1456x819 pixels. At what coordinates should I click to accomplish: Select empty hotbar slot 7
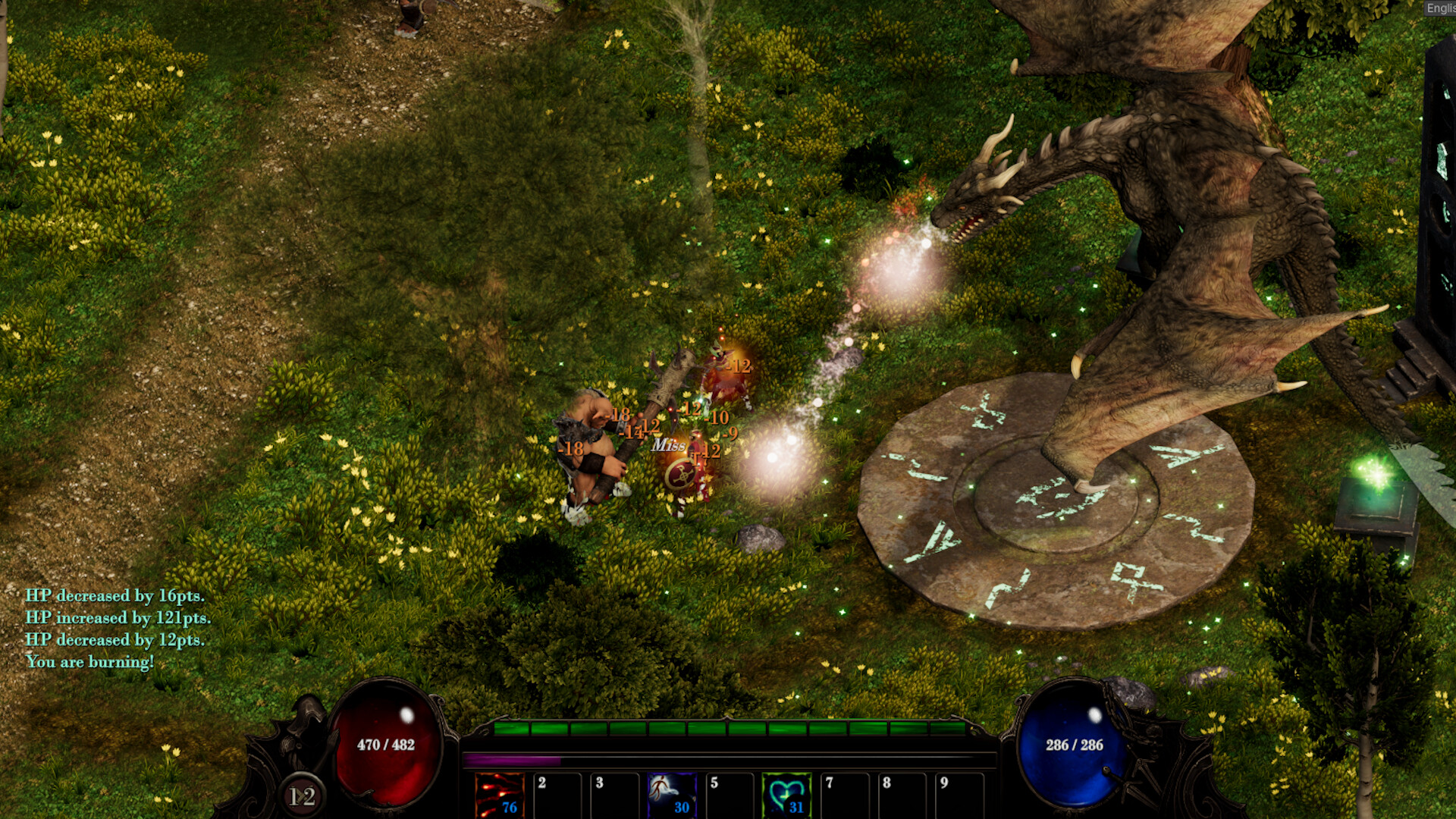(846, 795)
